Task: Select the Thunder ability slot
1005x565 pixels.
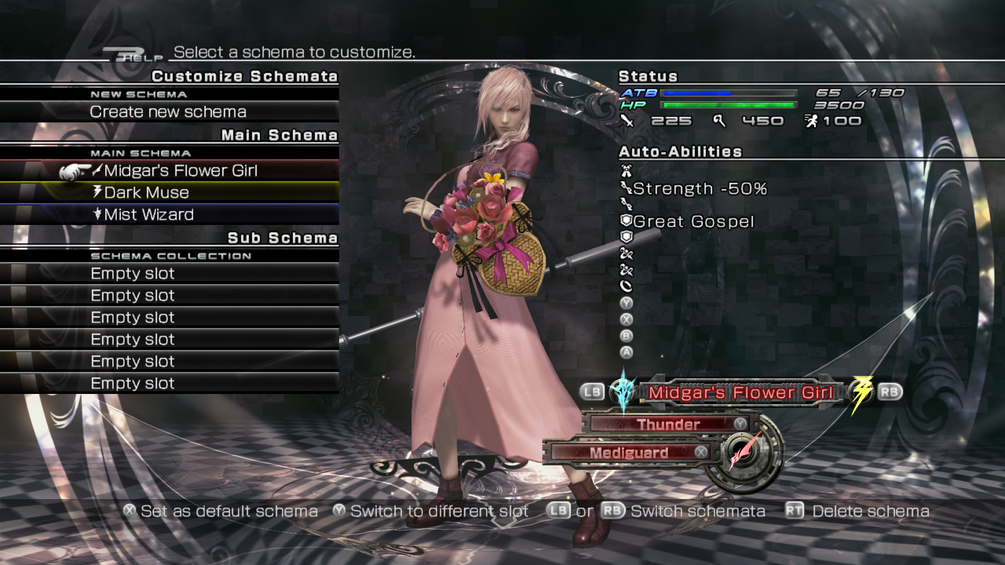Action: coord(668,424)
